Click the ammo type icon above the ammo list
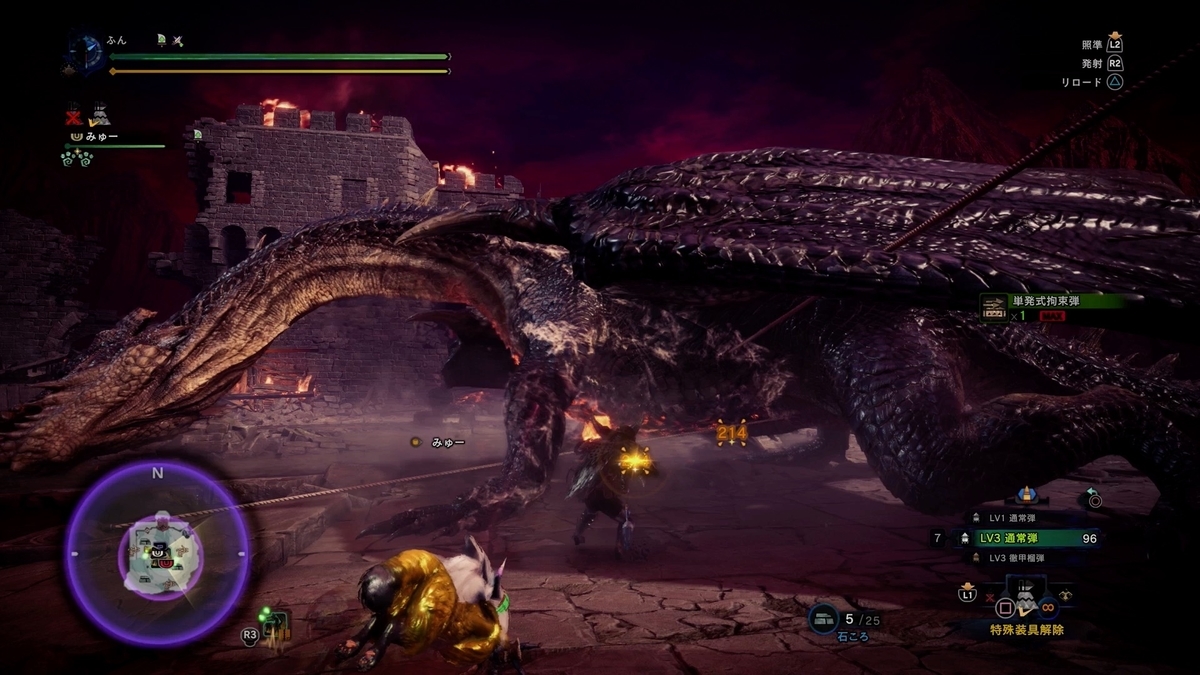The image size is (1200, 675). 1025,495
